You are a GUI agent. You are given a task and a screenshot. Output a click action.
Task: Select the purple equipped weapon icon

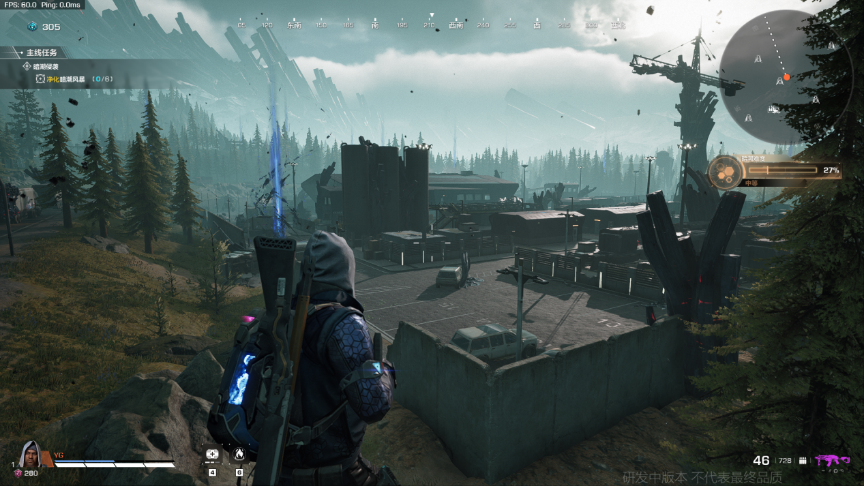(829, 460)
